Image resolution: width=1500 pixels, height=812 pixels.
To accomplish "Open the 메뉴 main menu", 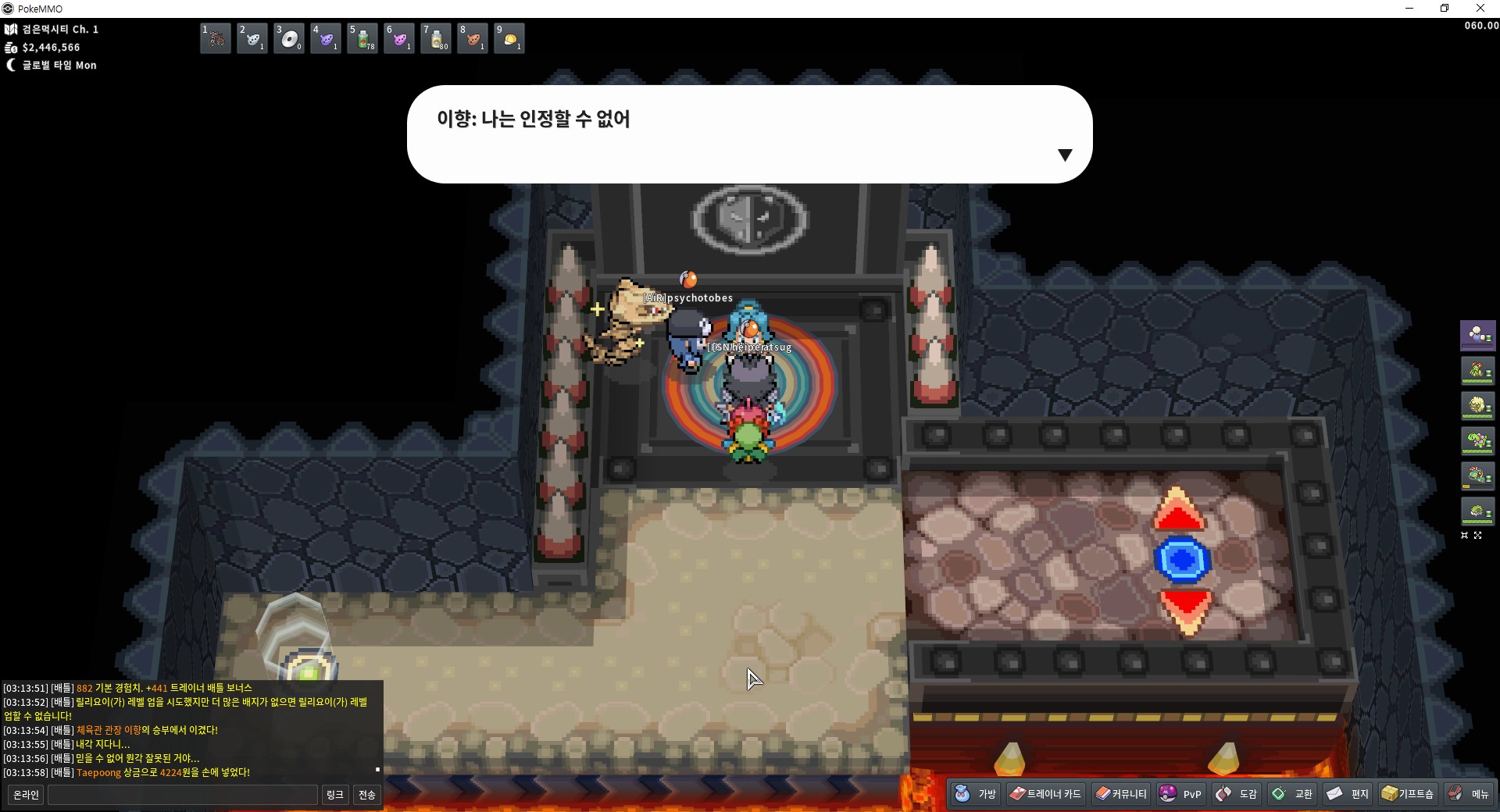I will [1469, 794].
